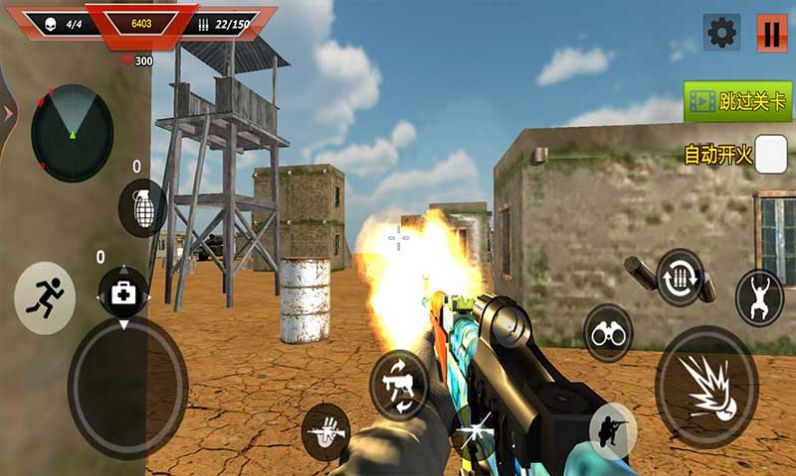796x476 pixels.
Task: Jump using the jumping-figure button
Action: pyautogui.click(x=759, y=297)
